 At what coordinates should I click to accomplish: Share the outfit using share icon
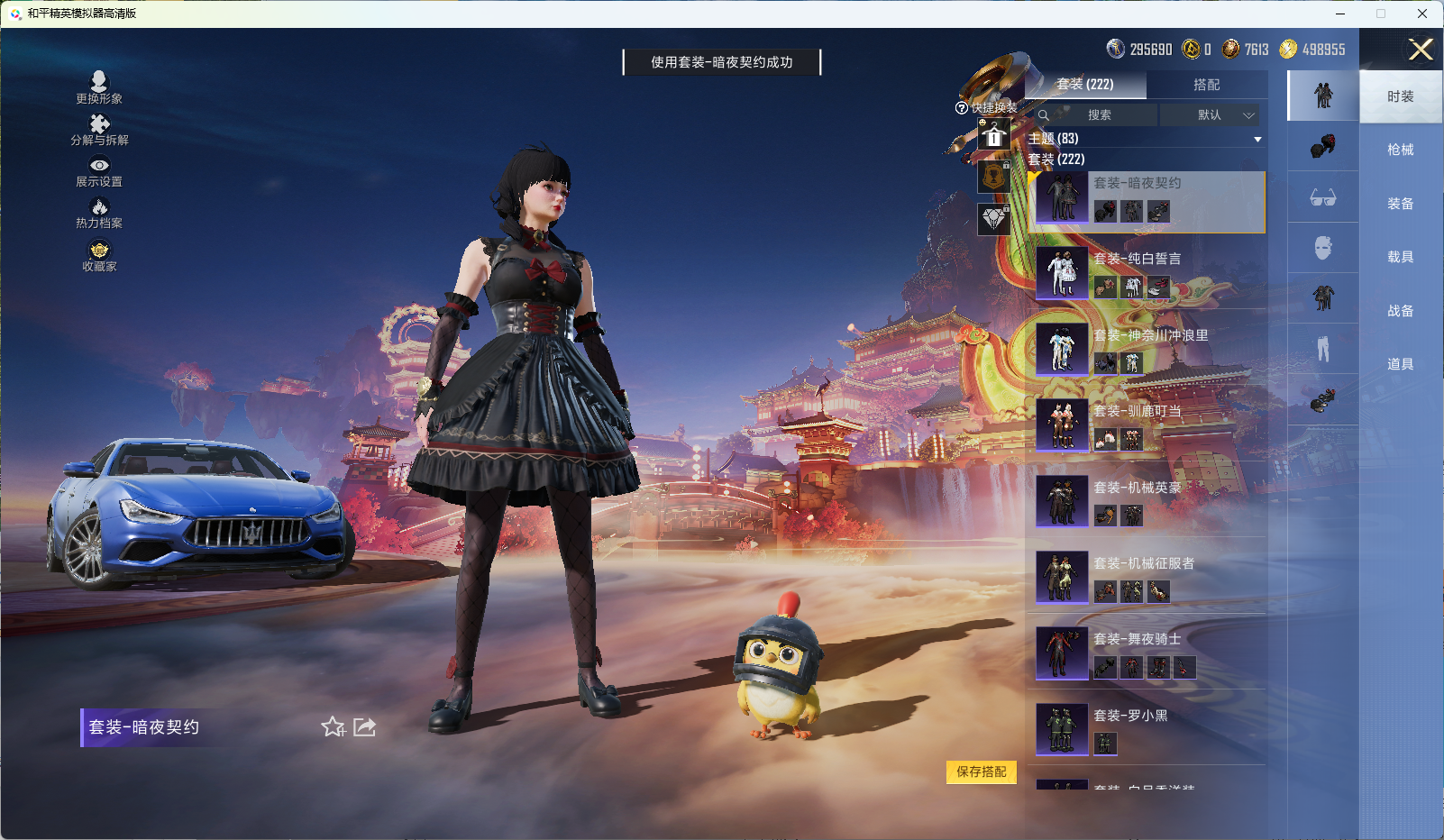[363, 726]
